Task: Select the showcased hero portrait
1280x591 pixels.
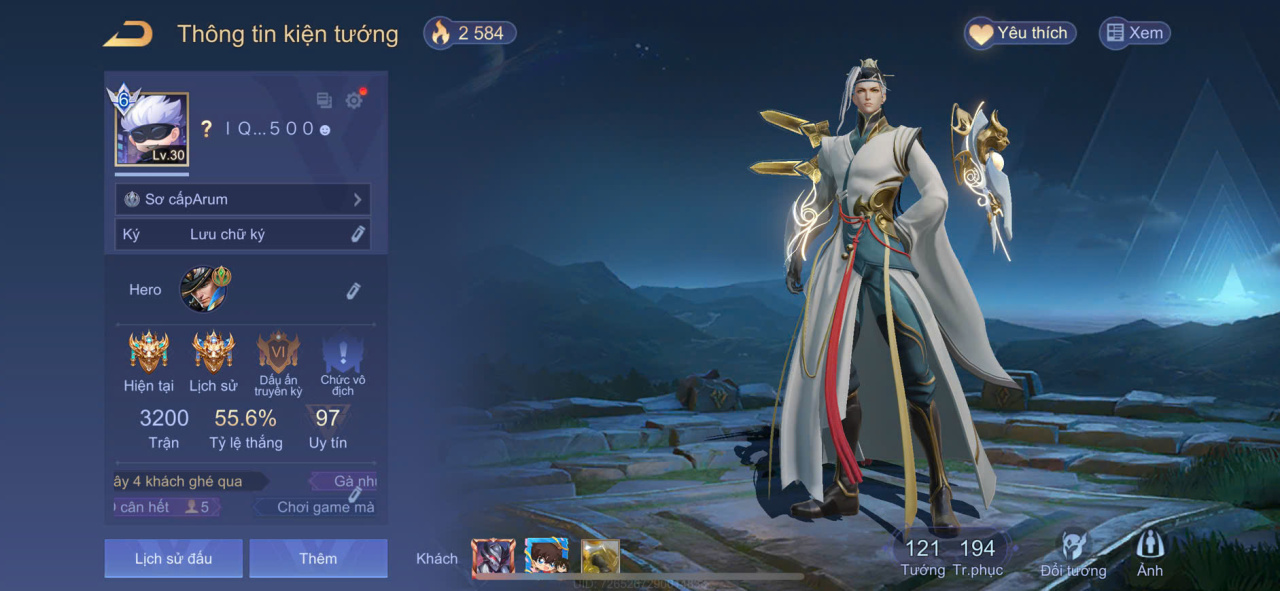Action: pos(204,289)
